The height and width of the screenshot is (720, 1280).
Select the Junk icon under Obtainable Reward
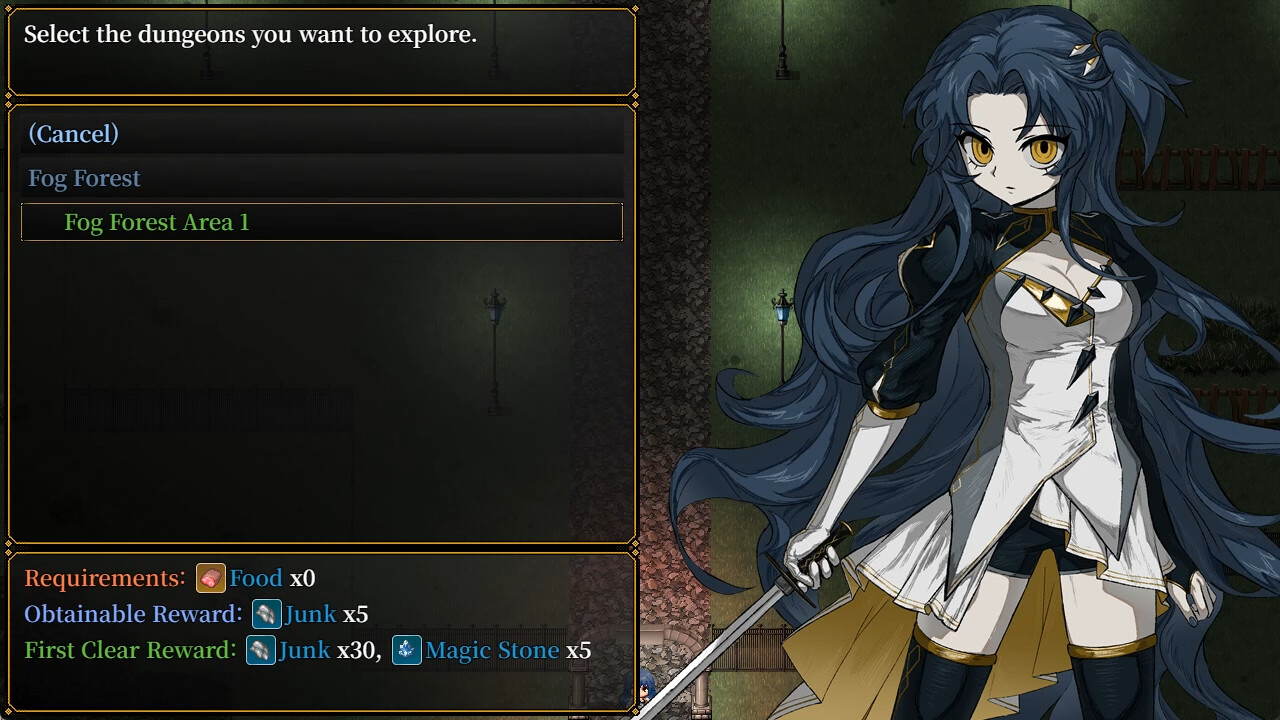(266, 614)
